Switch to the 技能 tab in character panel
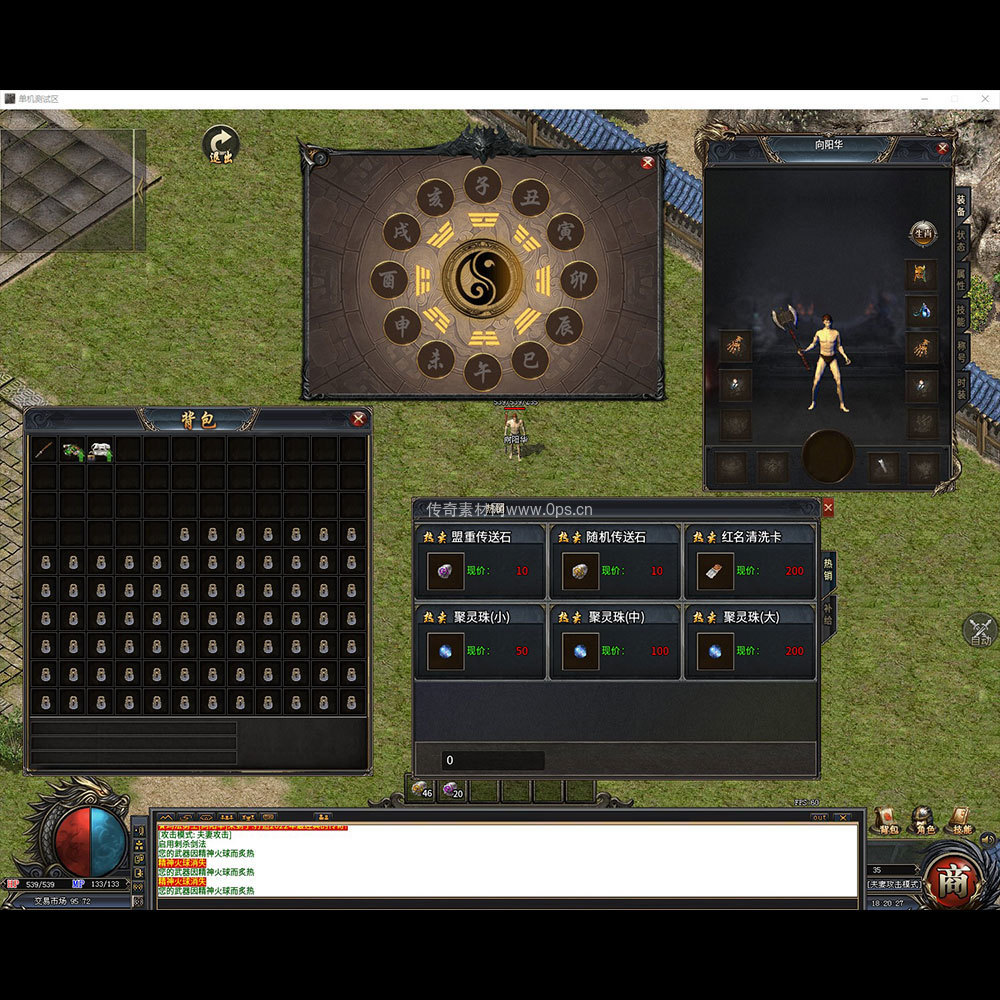 961,314
